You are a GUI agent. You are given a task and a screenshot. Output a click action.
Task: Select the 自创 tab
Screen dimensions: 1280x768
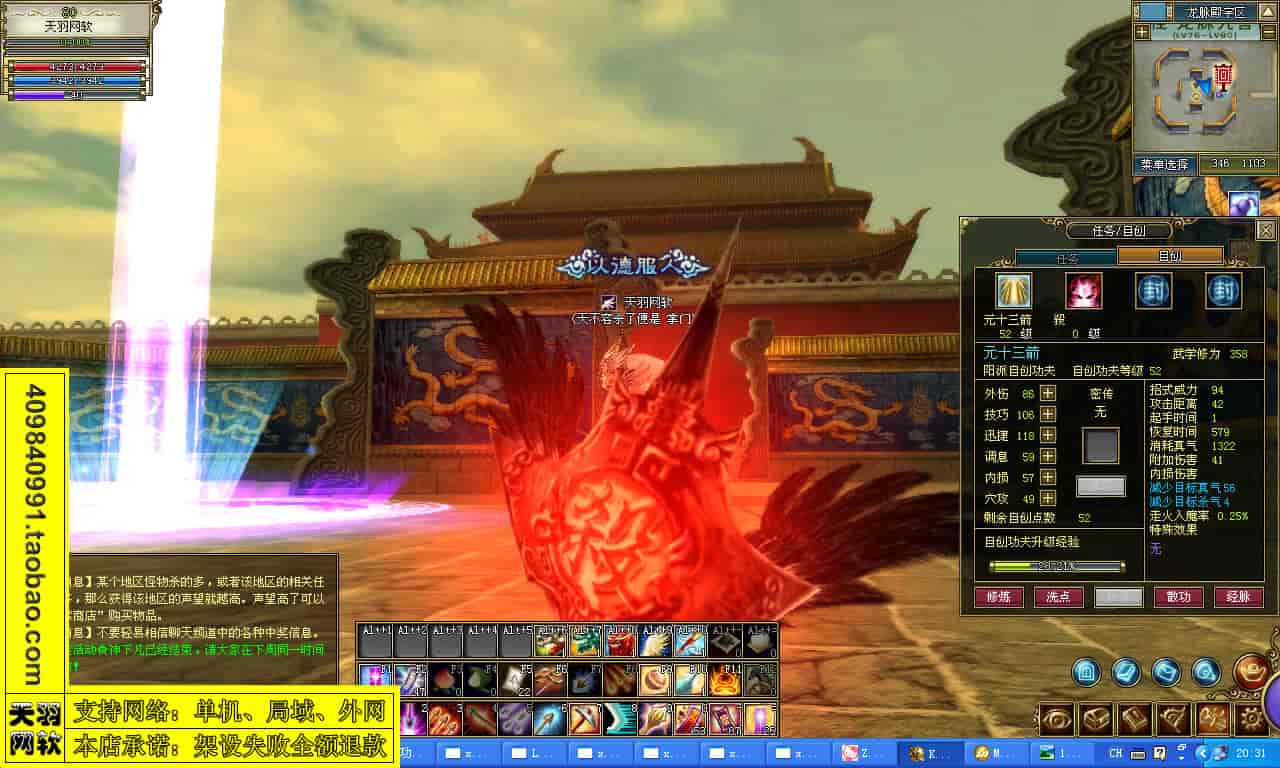click(1170, 256)
